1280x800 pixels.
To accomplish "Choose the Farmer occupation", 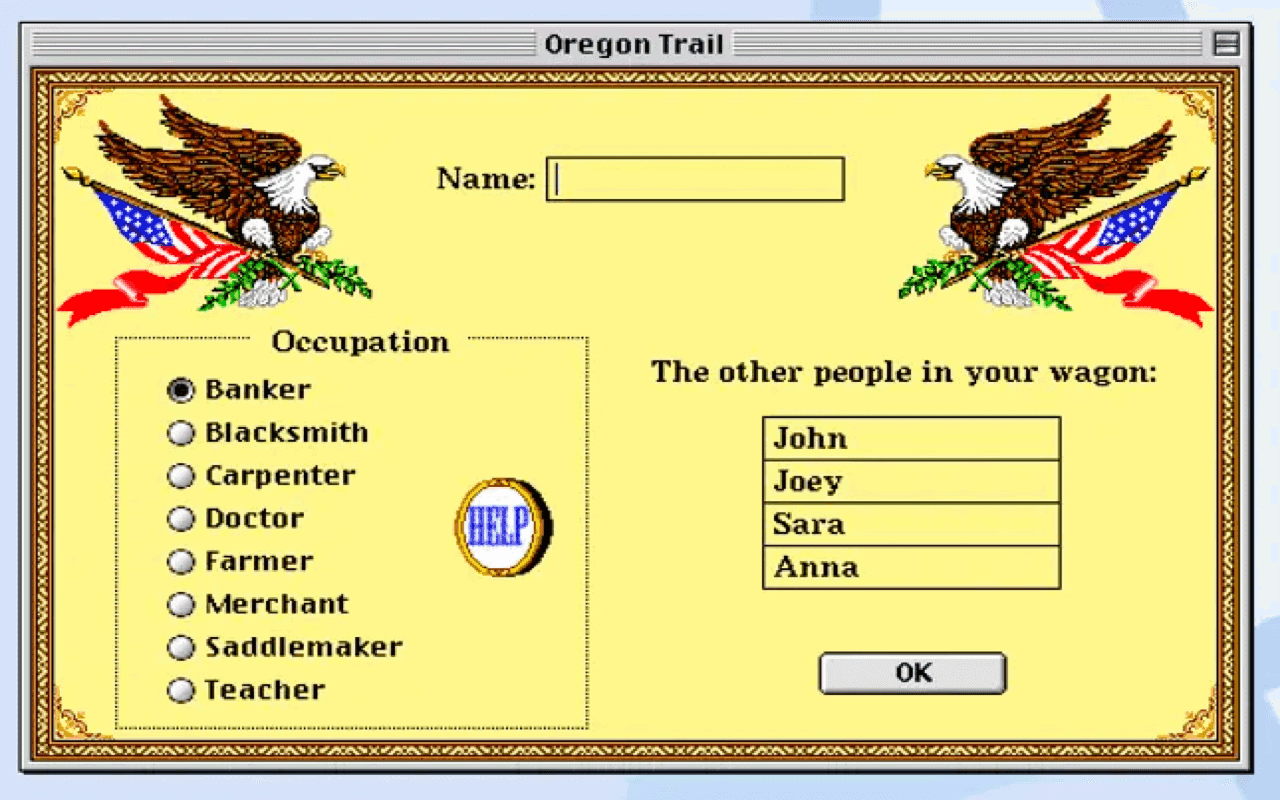I will tap(181, 561).
